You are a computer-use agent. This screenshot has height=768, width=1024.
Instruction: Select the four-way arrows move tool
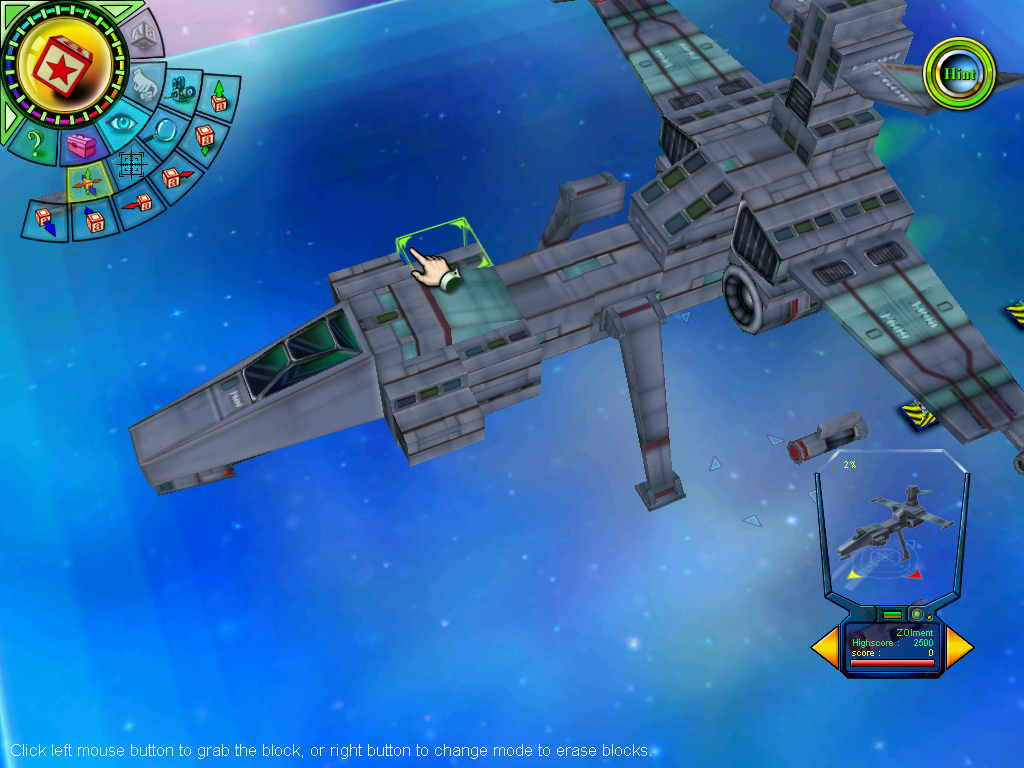(87, 183)
